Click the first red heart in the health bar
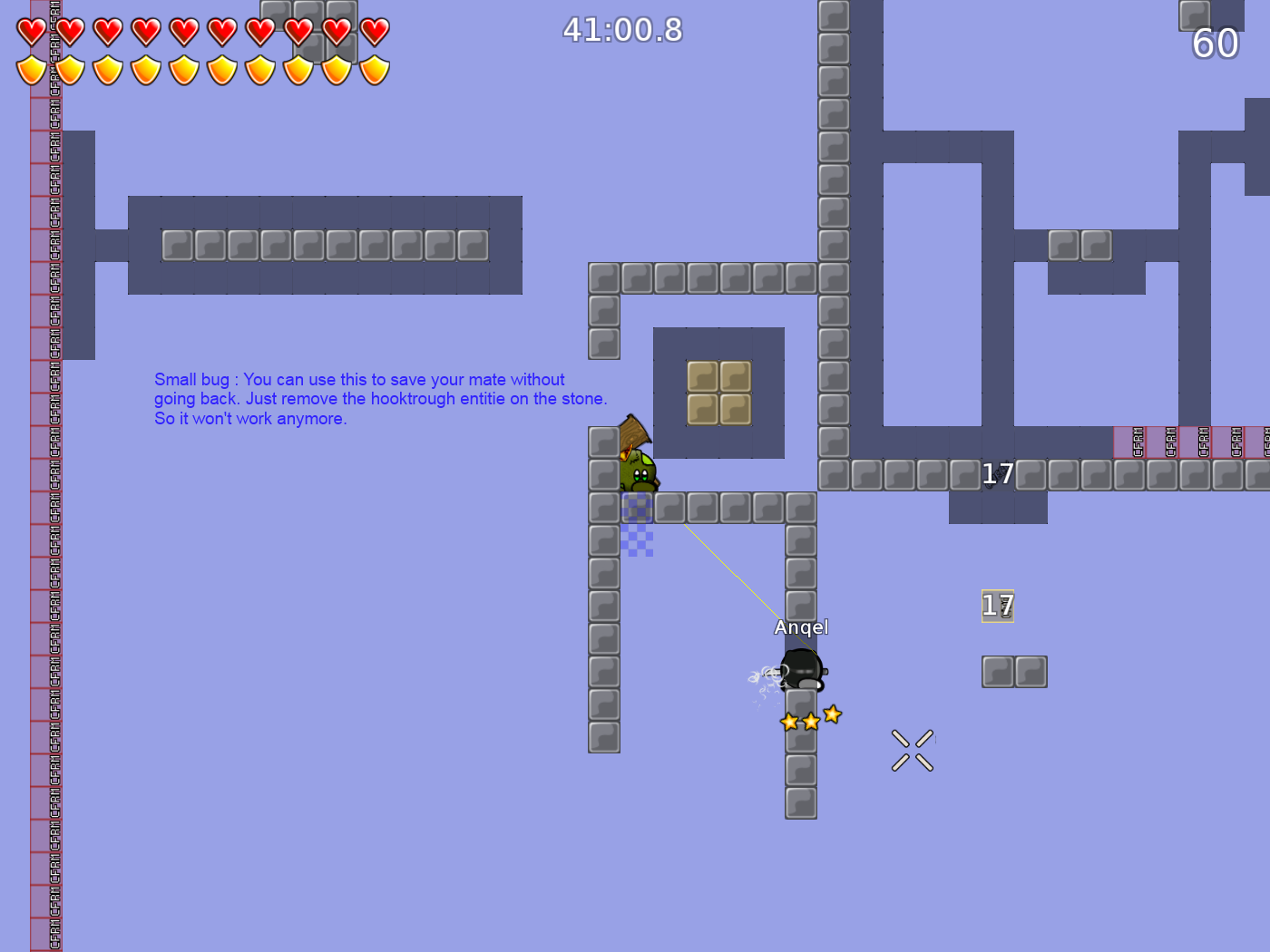The image size is (1270, 952). click(x=30, y=32)
